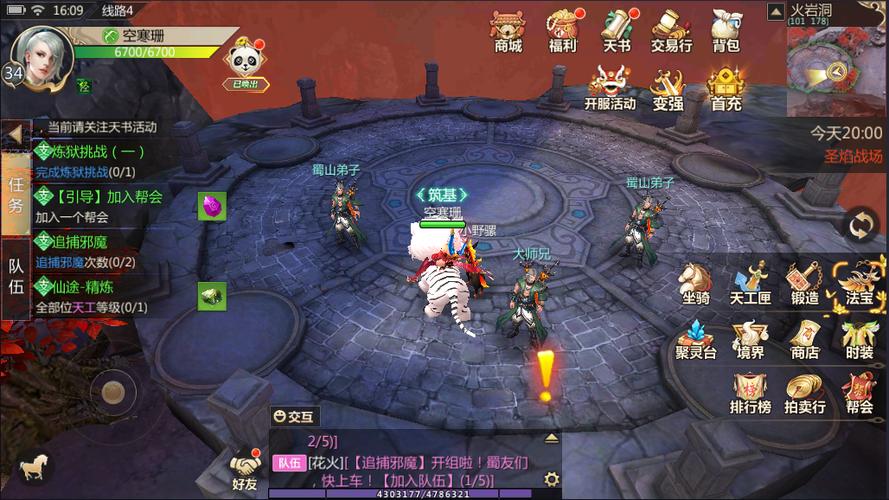Open the 法宝 treasure menu
This screenshot has width=889, height=500.
point(859,283)
